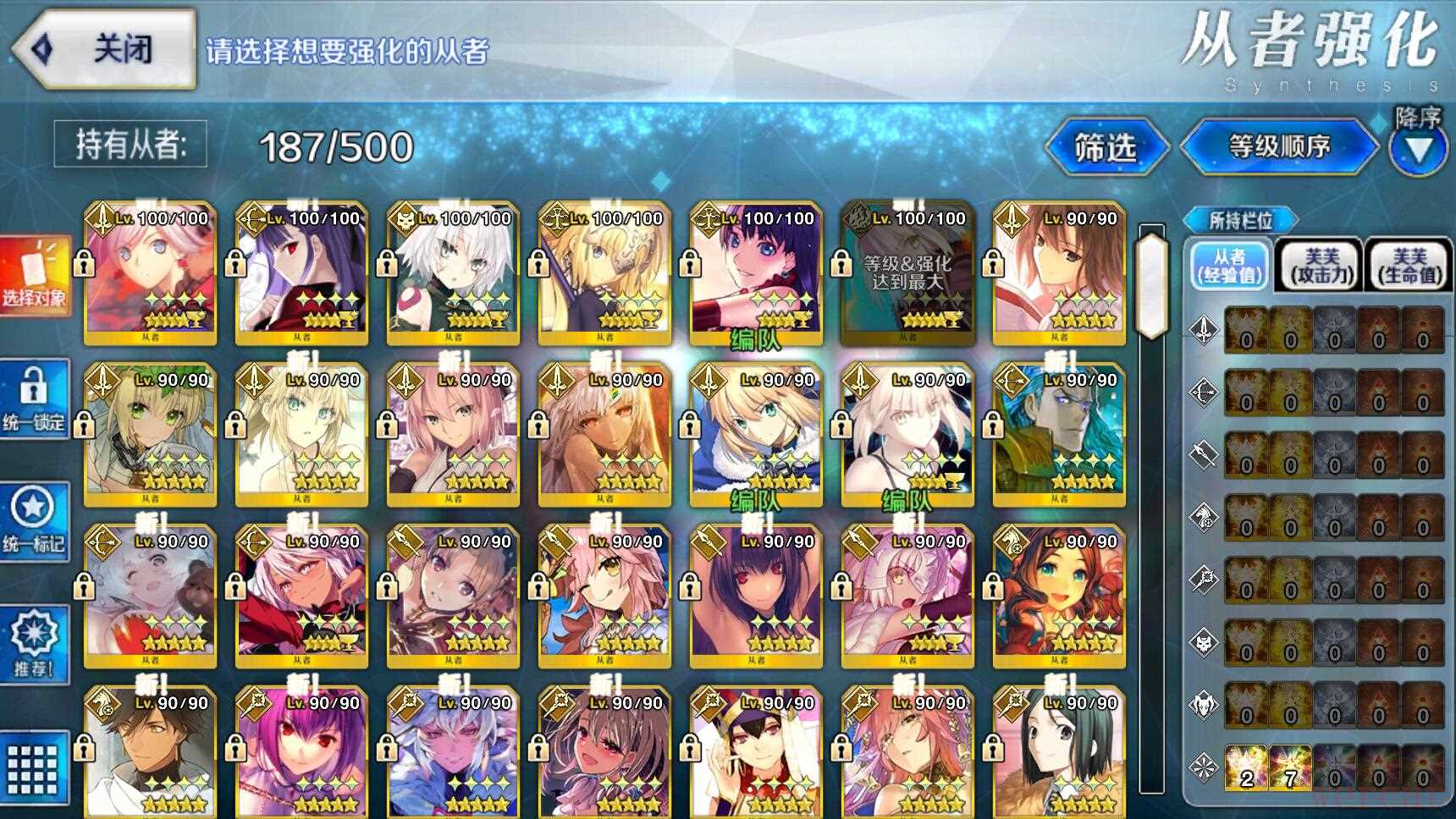This screenshot has width=1456, height=819.
Task: Change sorting with the 等级顺序 button
Action: [x=1279, y=147]
